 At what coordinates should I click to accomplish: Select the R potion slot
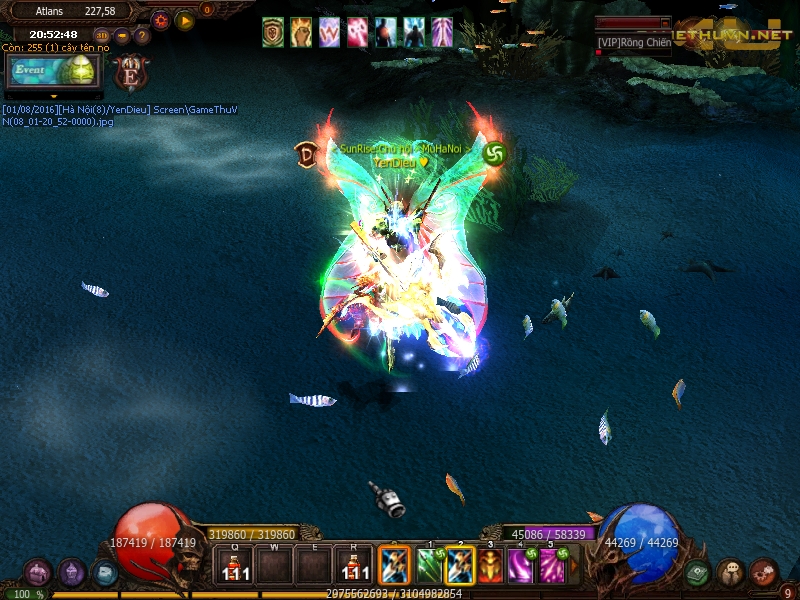click(x=351, y=566)
